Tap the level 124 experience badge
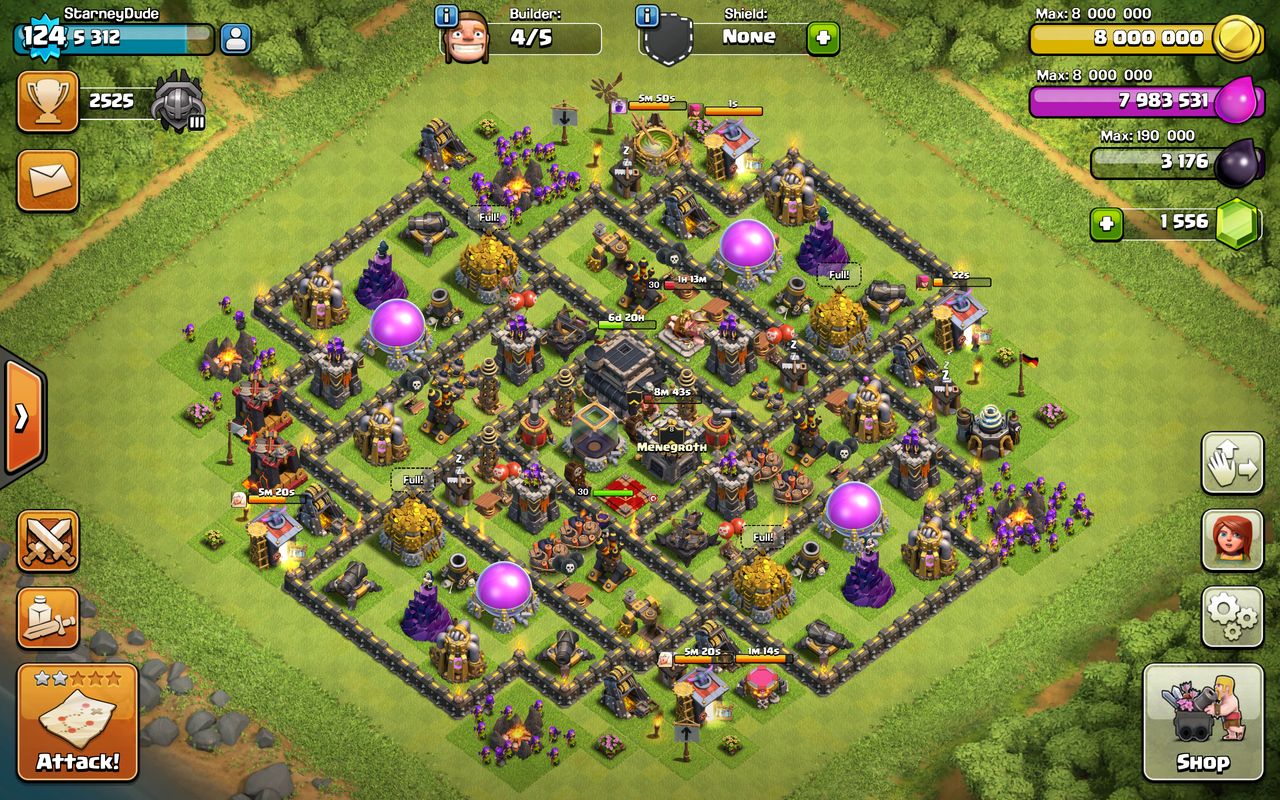Screen dimensions: 1280x800 point(42,36)
